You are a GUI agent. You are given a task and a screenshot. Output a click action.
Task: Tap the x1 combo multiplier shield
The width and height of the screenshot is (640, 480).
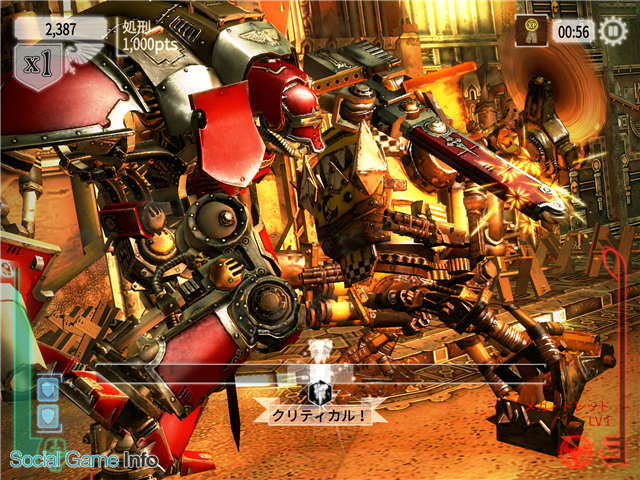pos(40,66)
